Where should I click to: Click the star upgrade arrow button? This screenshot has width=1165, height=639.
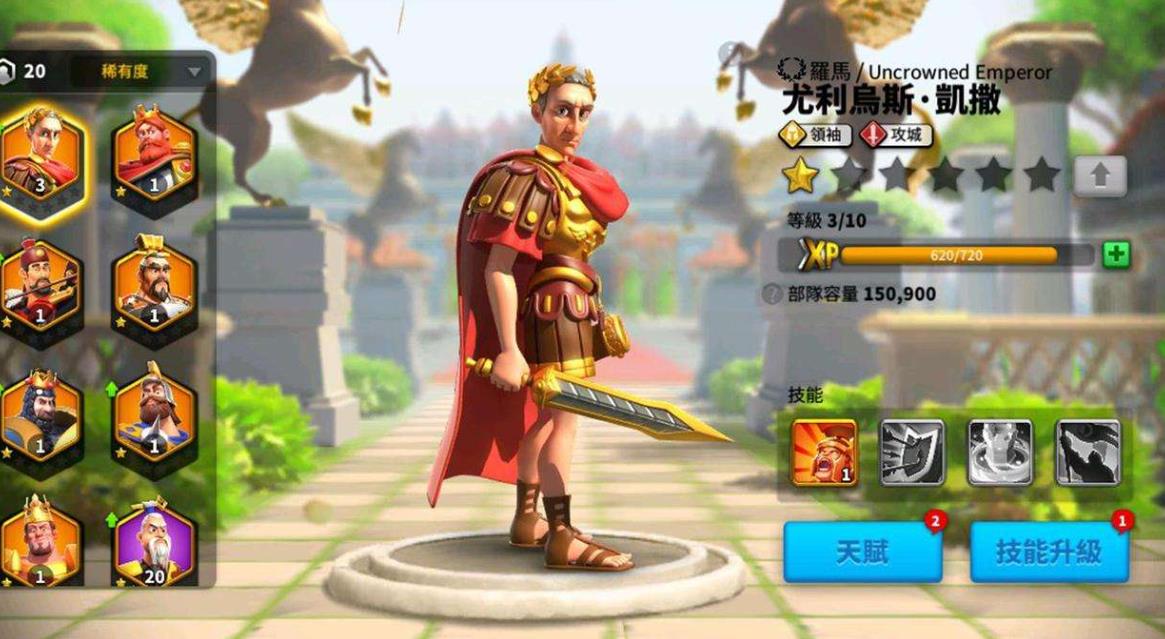click(x=1100, y=176)
